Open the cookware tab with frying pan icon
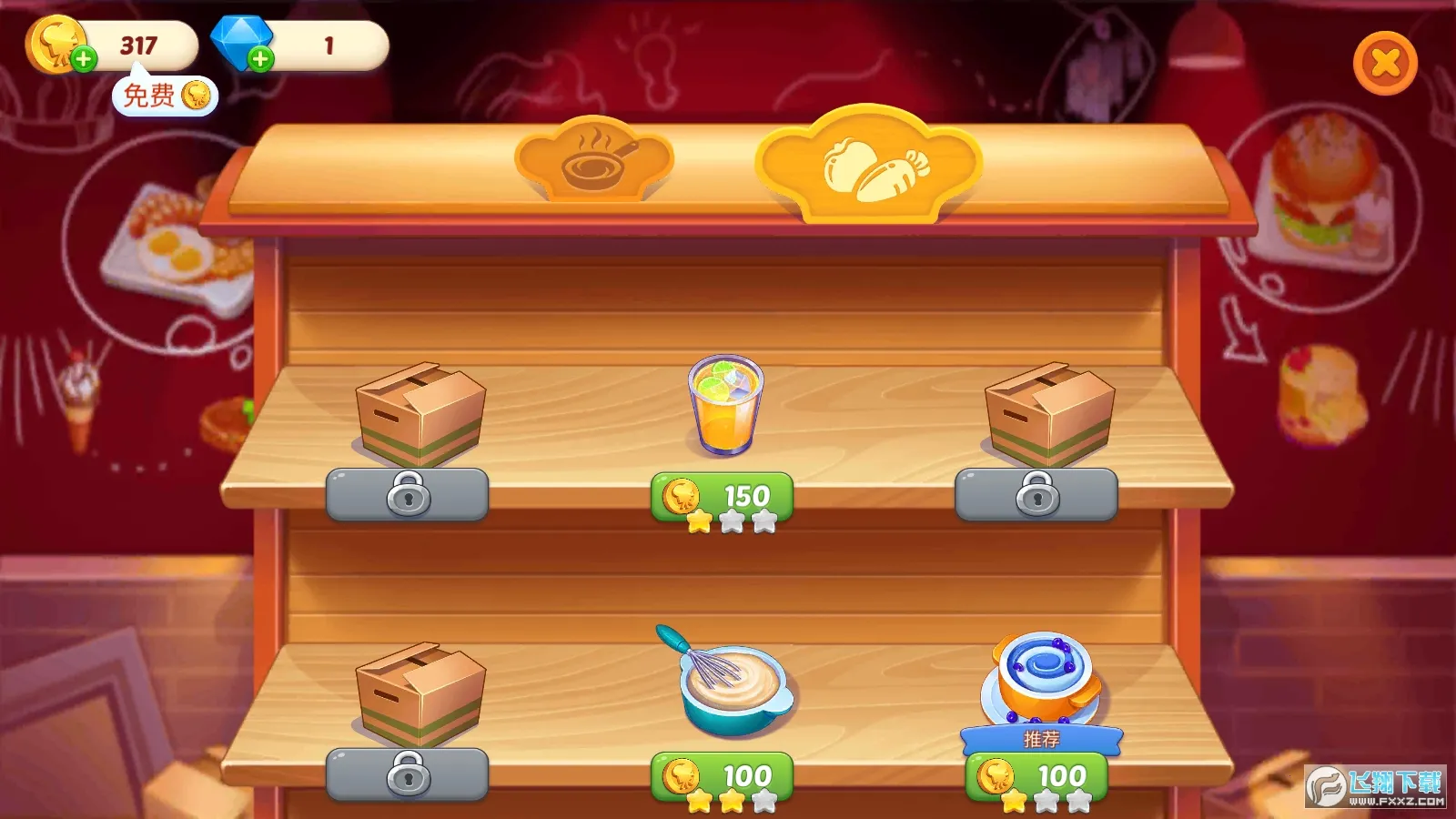Image resolution: width=1456 pixels, height=819 pixels. (594, 164)
